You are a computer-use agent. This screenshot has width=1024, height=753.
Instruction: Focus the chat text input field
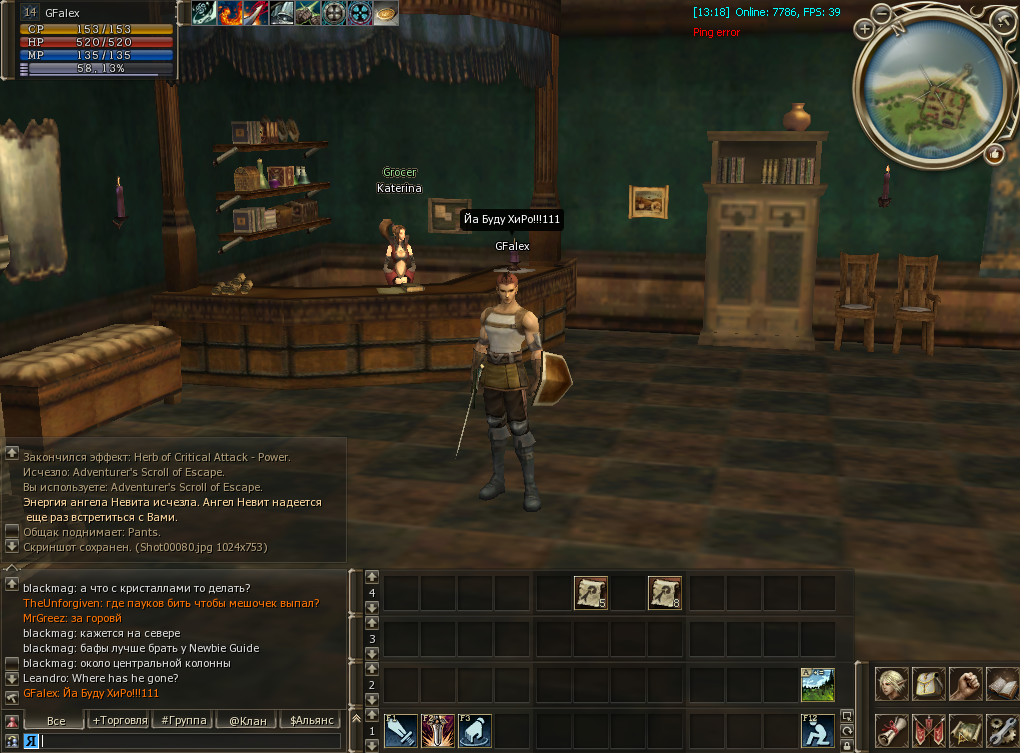coord(190,741)
